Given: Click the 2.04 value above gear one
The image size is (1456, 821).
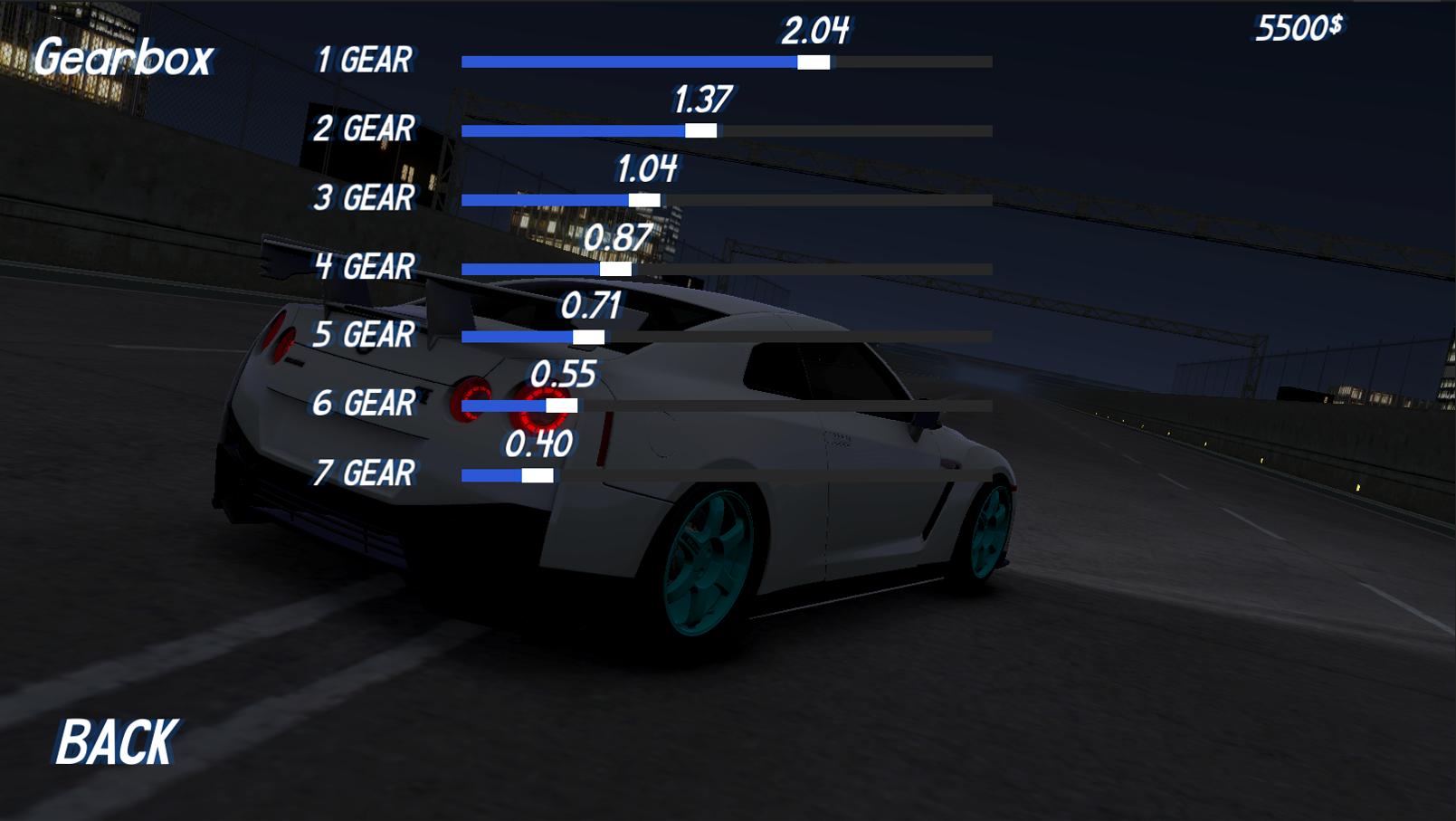Looking at the screenshot, I should [816, 29].
